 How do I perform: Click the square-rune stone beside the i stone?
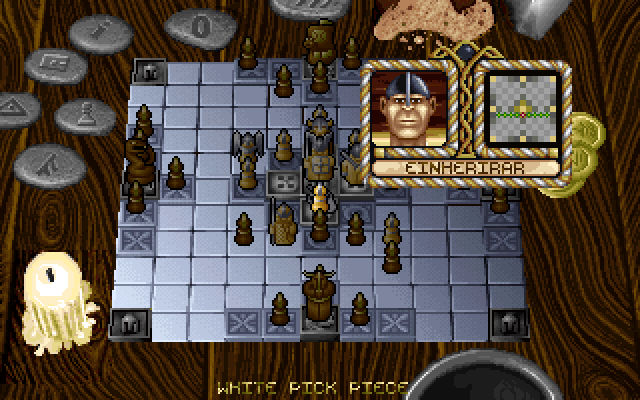53,63
